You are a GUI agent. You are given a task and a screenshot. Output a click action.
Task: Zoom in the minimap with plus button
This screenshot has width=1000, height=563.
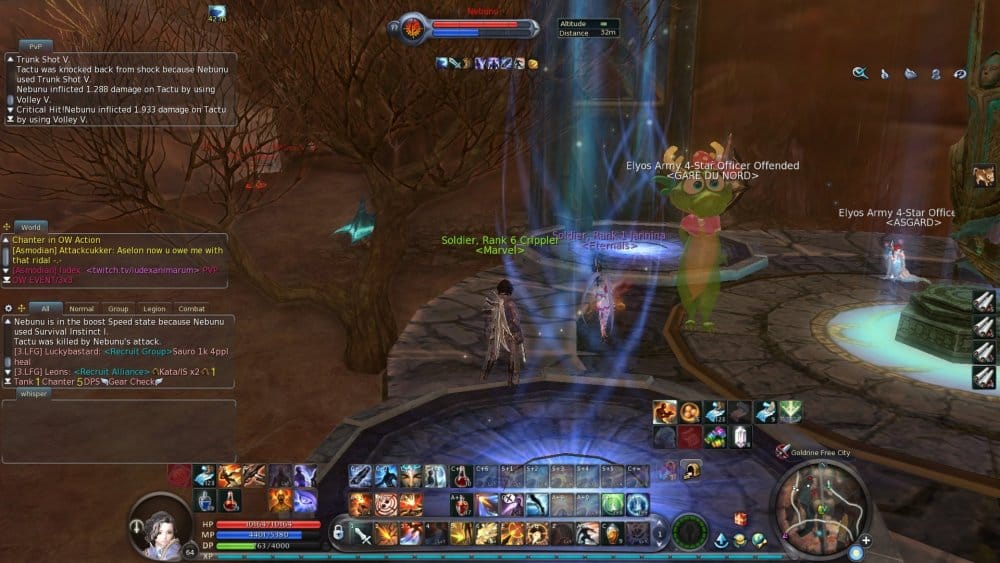tap(866, 541)
